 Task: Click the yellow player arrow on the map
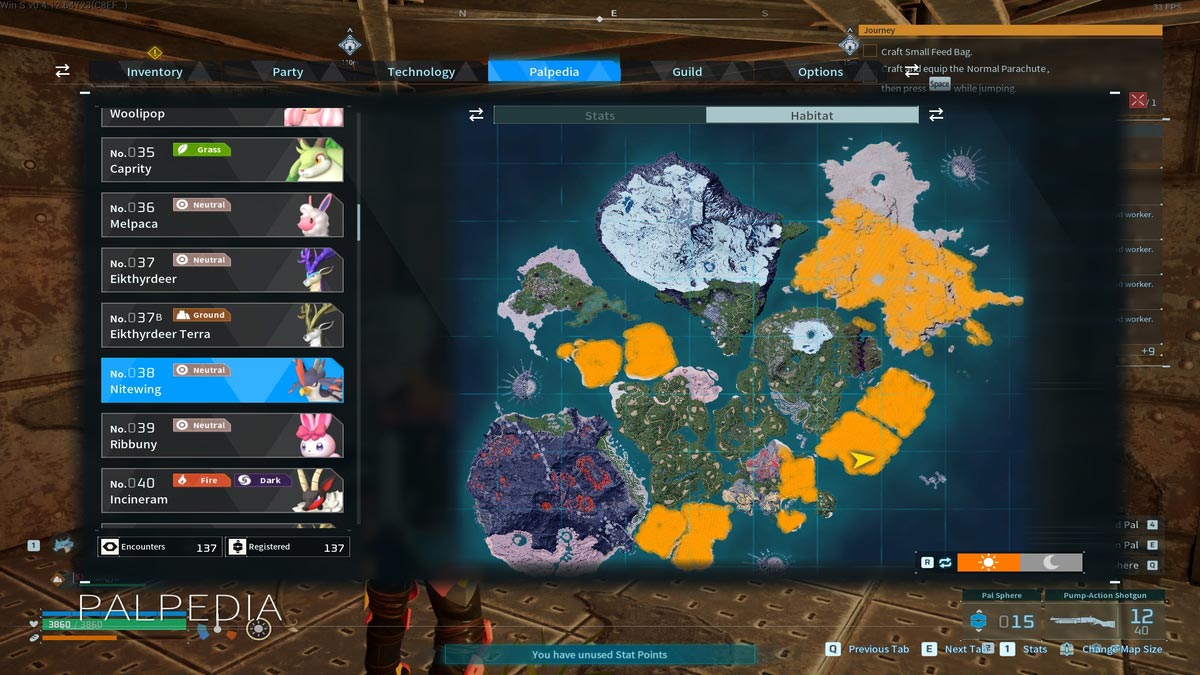click(x=861, y=459)
